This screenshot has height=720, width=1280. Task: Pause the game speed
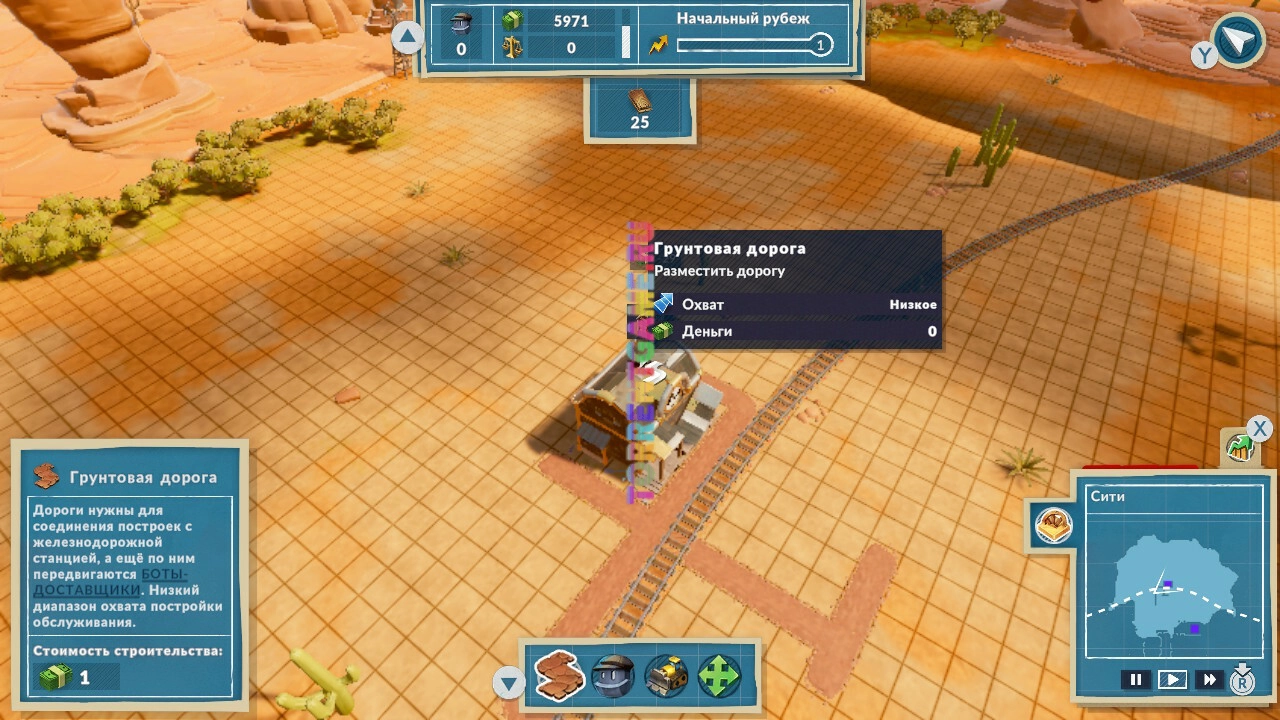pos(1135,680)
